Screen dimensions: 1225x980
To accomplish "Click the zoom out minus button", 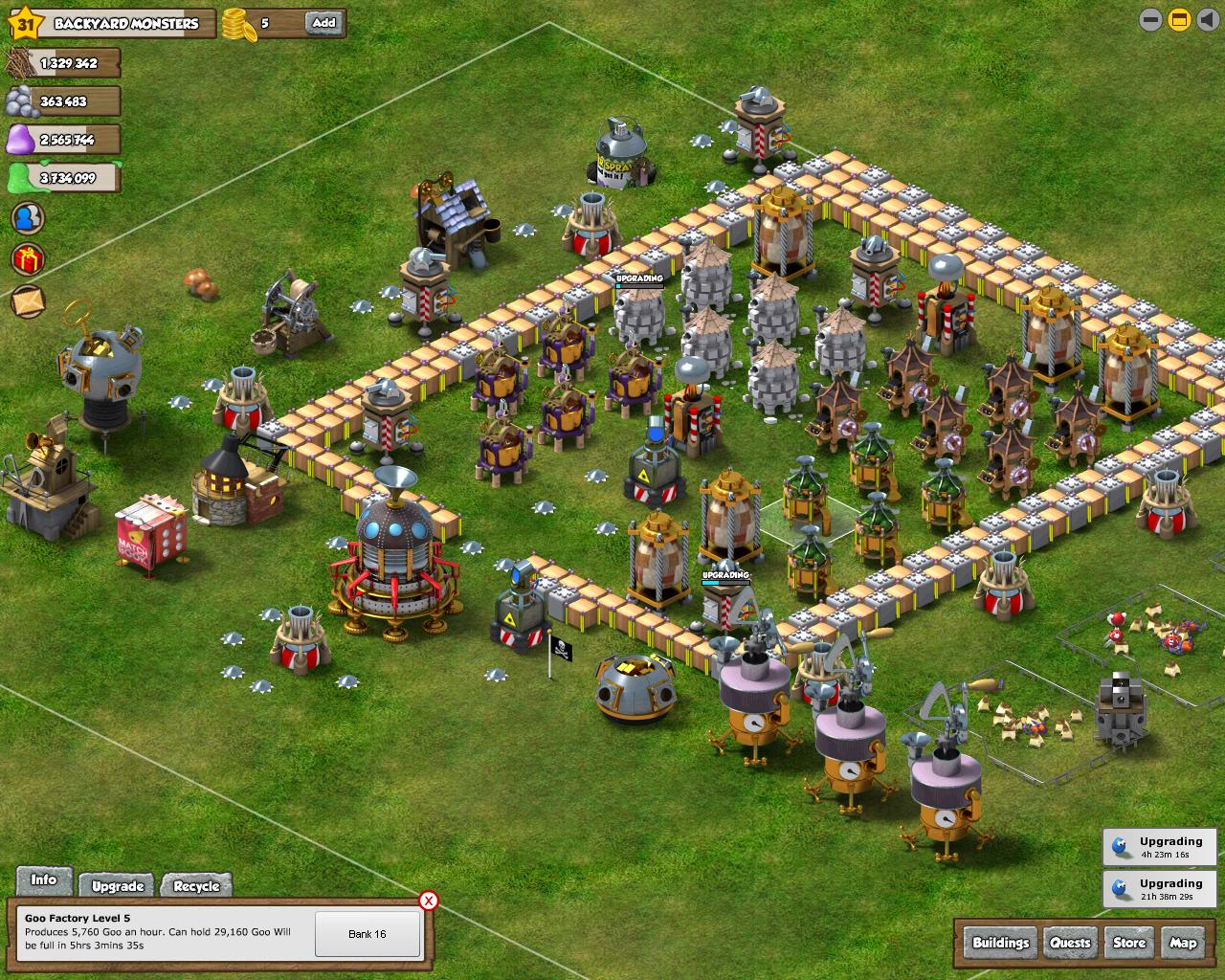I will (x=1150, y=19).
